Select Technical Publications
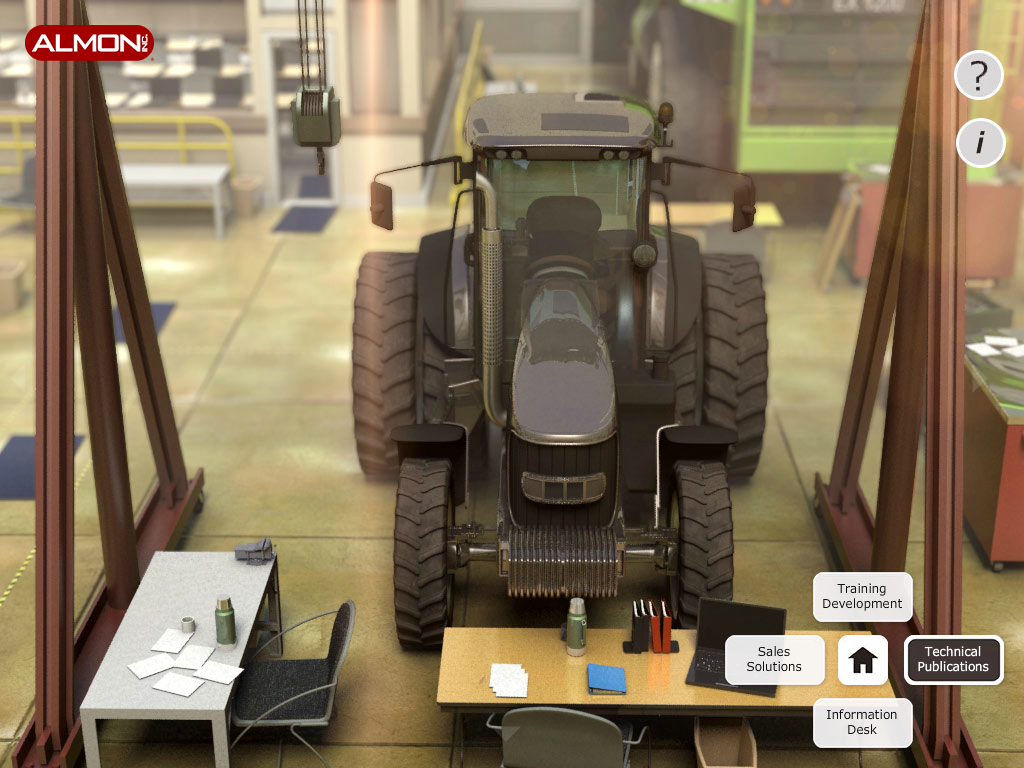 [x=953, y=660]
